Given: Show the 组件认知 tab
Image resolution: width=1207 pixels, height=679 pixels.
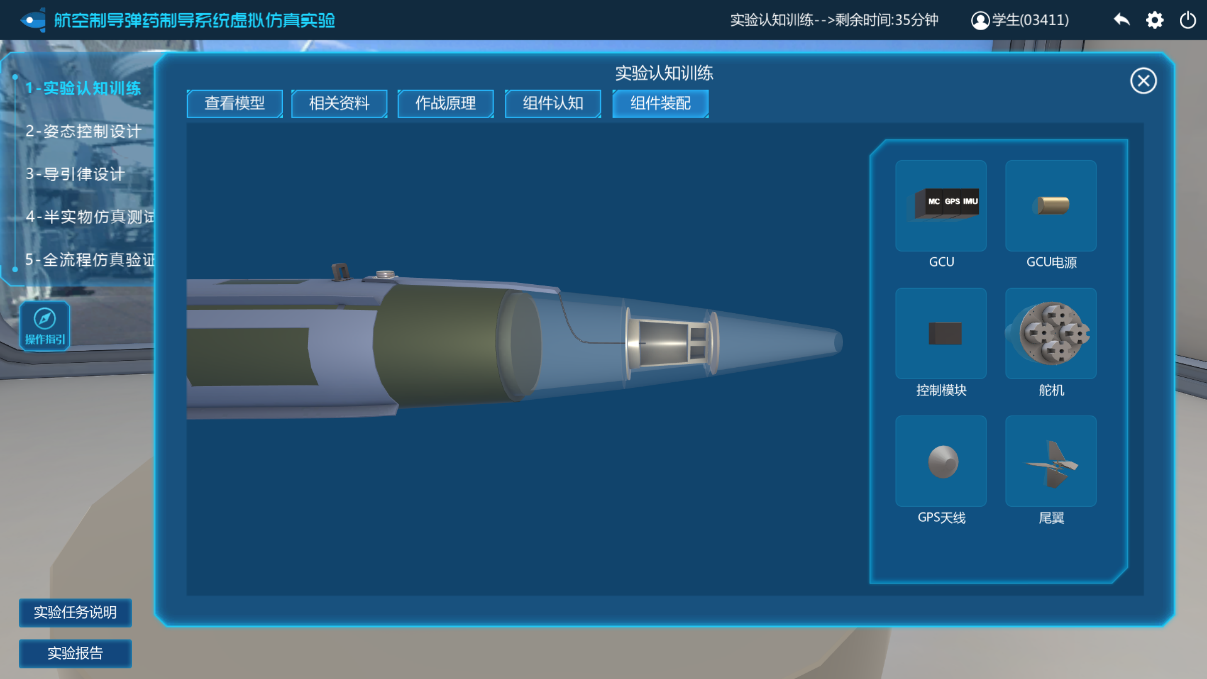Looking at the screenshot, I should tap(553, 103).
